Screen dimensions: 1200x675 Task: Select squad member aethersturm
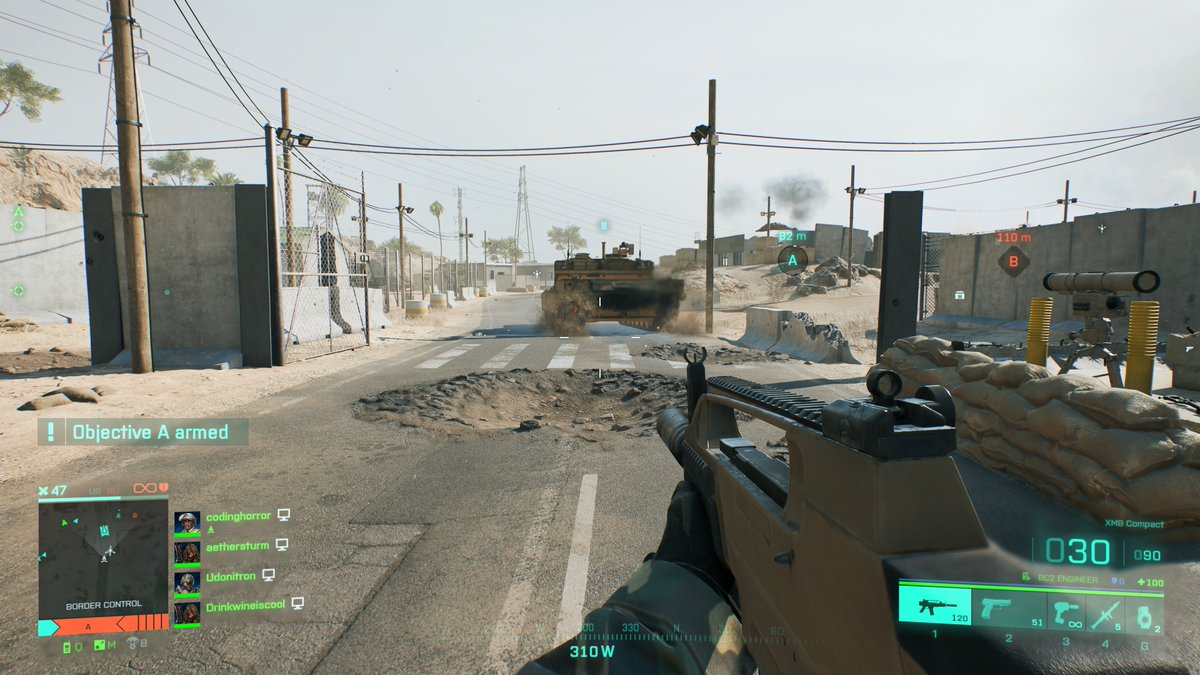238,545
